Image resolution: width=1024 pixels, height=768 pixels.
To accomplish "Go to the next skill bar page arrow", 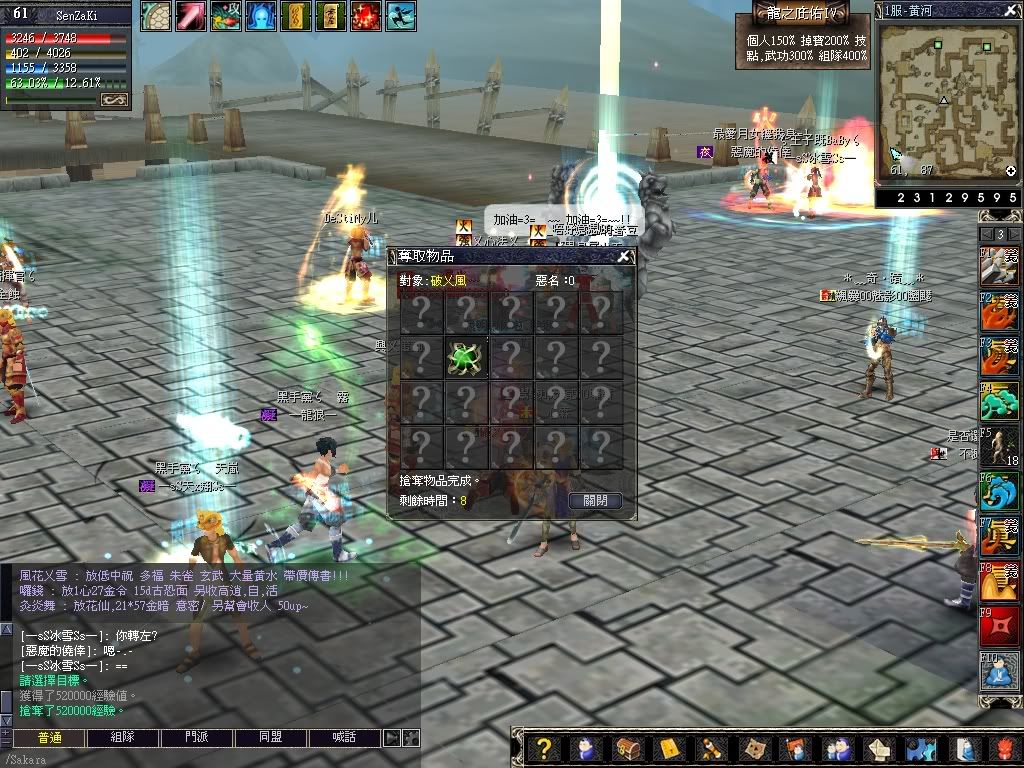I will click(1014, 234).
